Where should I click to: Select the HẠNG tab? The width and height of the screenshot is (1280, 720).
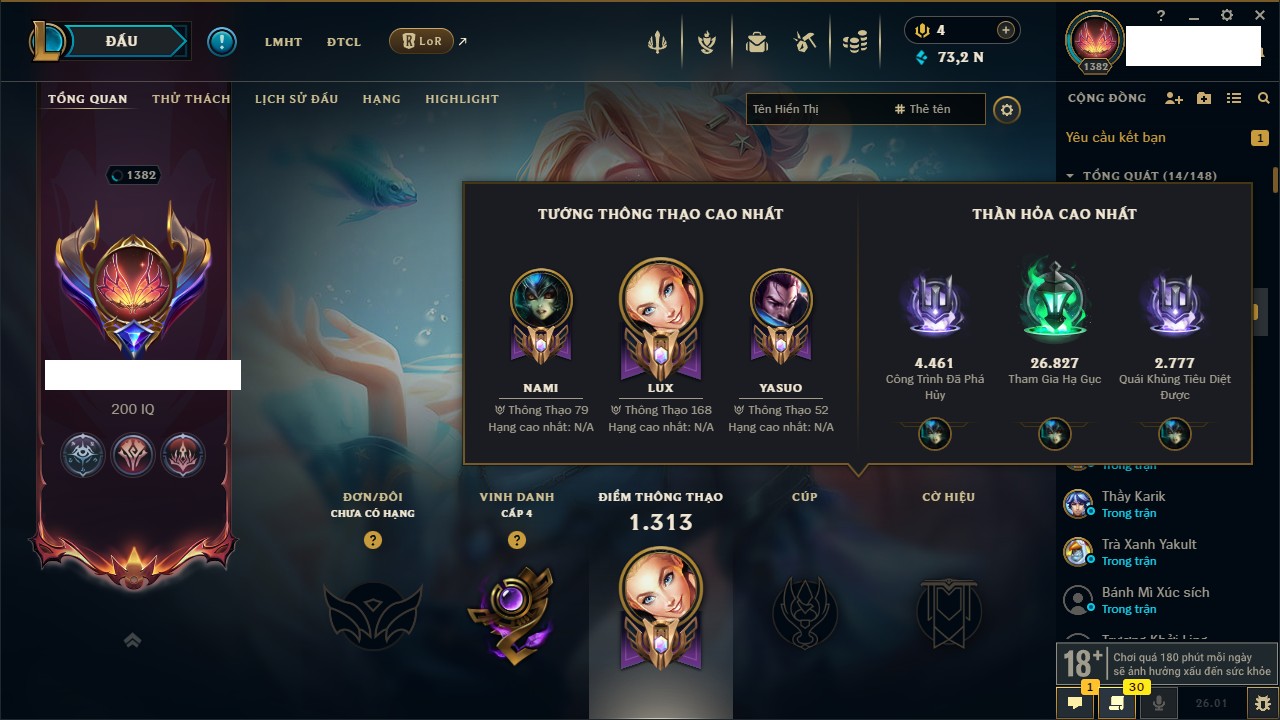[381, 99]
